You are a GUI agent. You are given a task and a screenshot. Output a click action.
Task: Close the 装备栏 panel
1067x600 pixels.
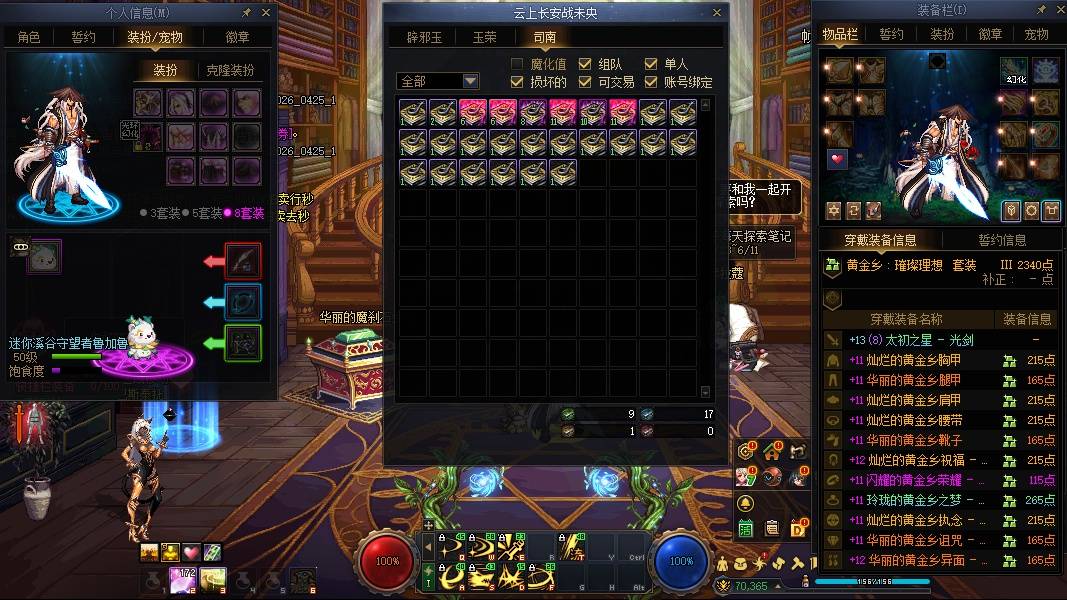tap(1055, 11)
